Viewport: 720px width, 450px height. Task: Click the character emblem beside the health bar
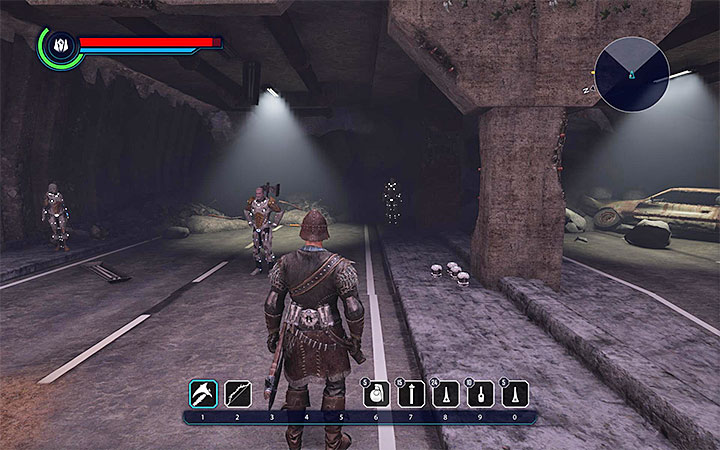pyautogui.click(x=58, y=46)
